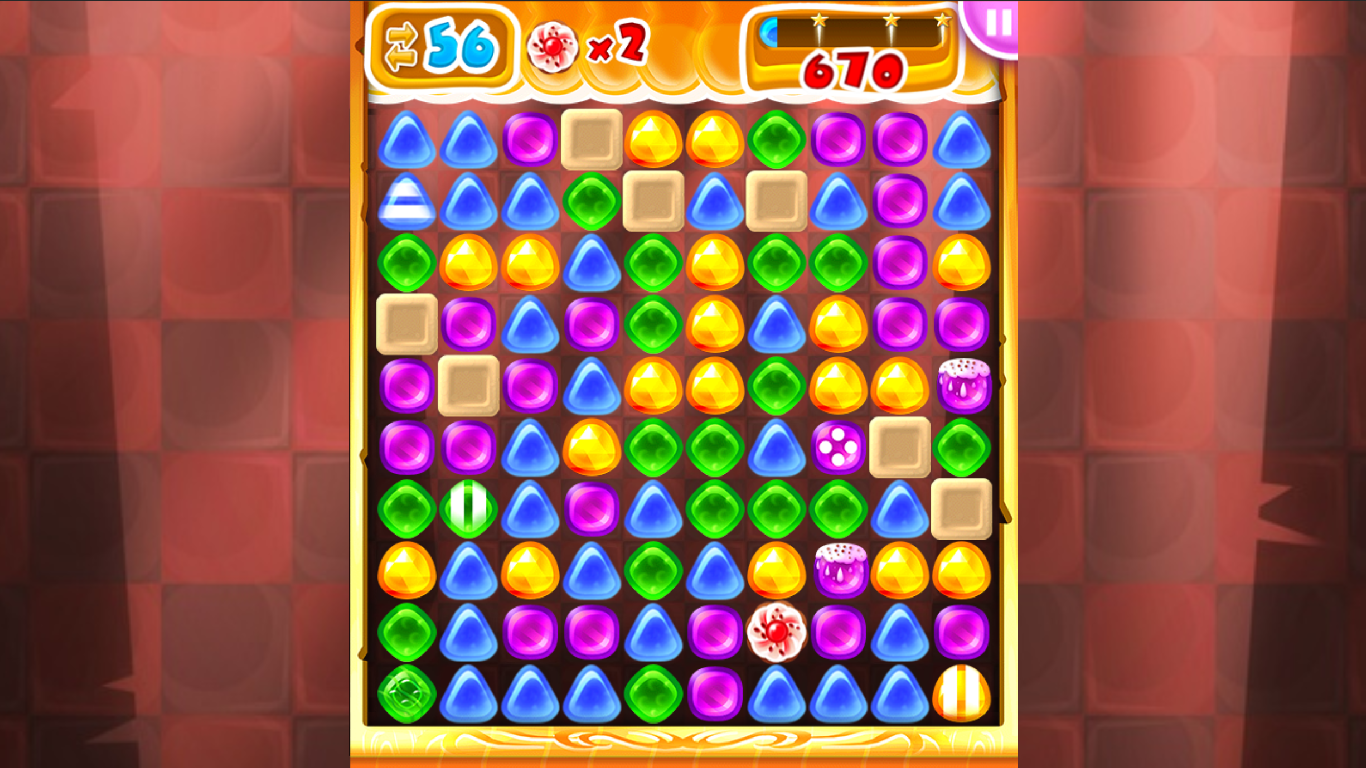Screen dimensions: 1366x768
Task: Click a tan square blocker tile
Action: point(590,138)
